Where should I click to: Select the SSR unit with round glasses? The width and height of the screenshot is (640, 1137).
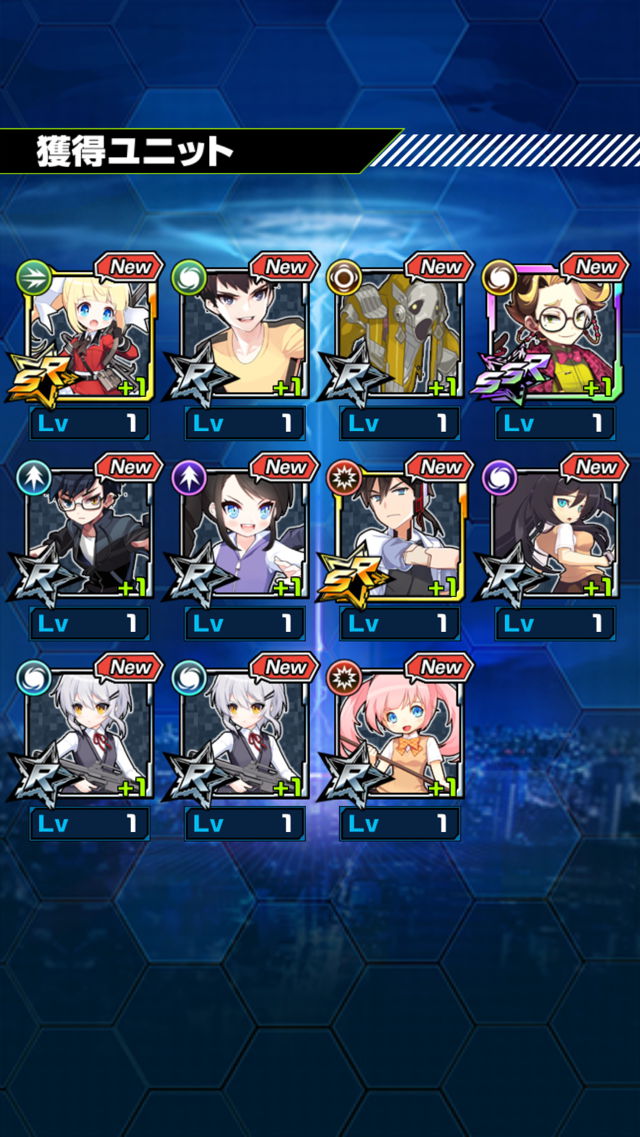tap(555, 332)
